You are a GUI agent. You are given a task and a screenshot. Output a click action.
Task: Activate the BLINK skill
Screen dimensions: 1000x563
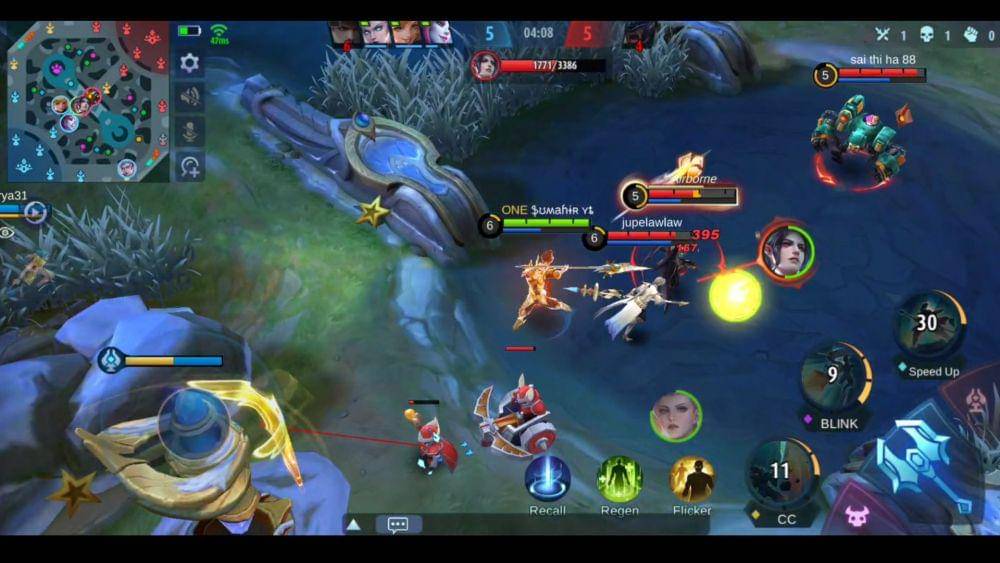click(834, 378)
